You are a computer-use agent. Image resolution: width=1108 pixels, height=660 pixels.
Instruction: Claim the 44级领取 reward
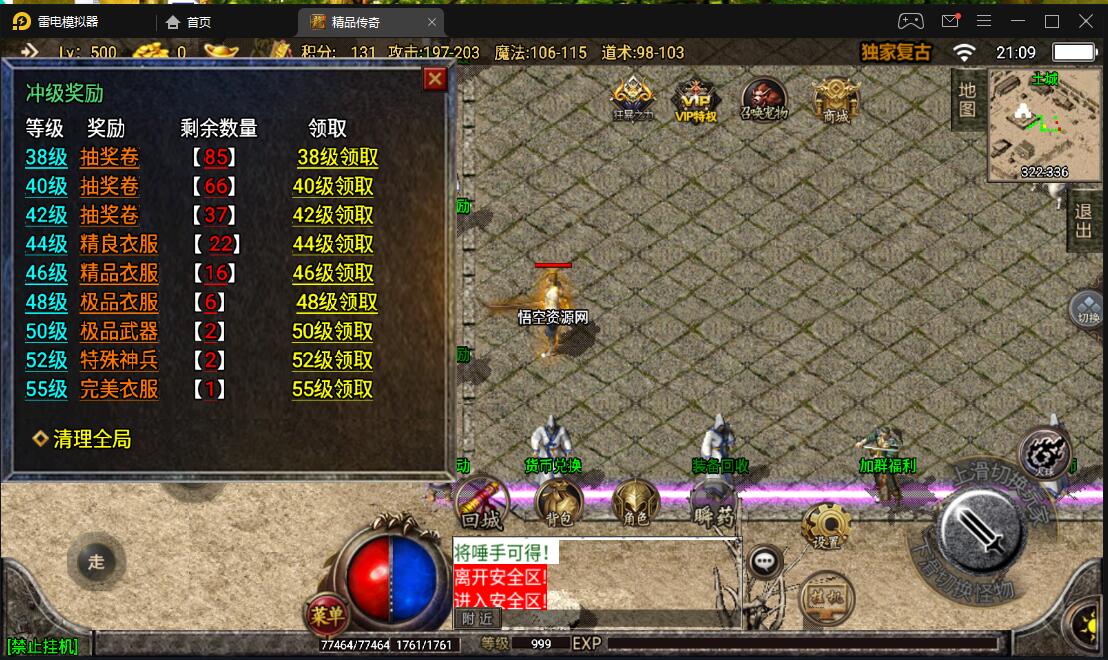coord(333,244)
